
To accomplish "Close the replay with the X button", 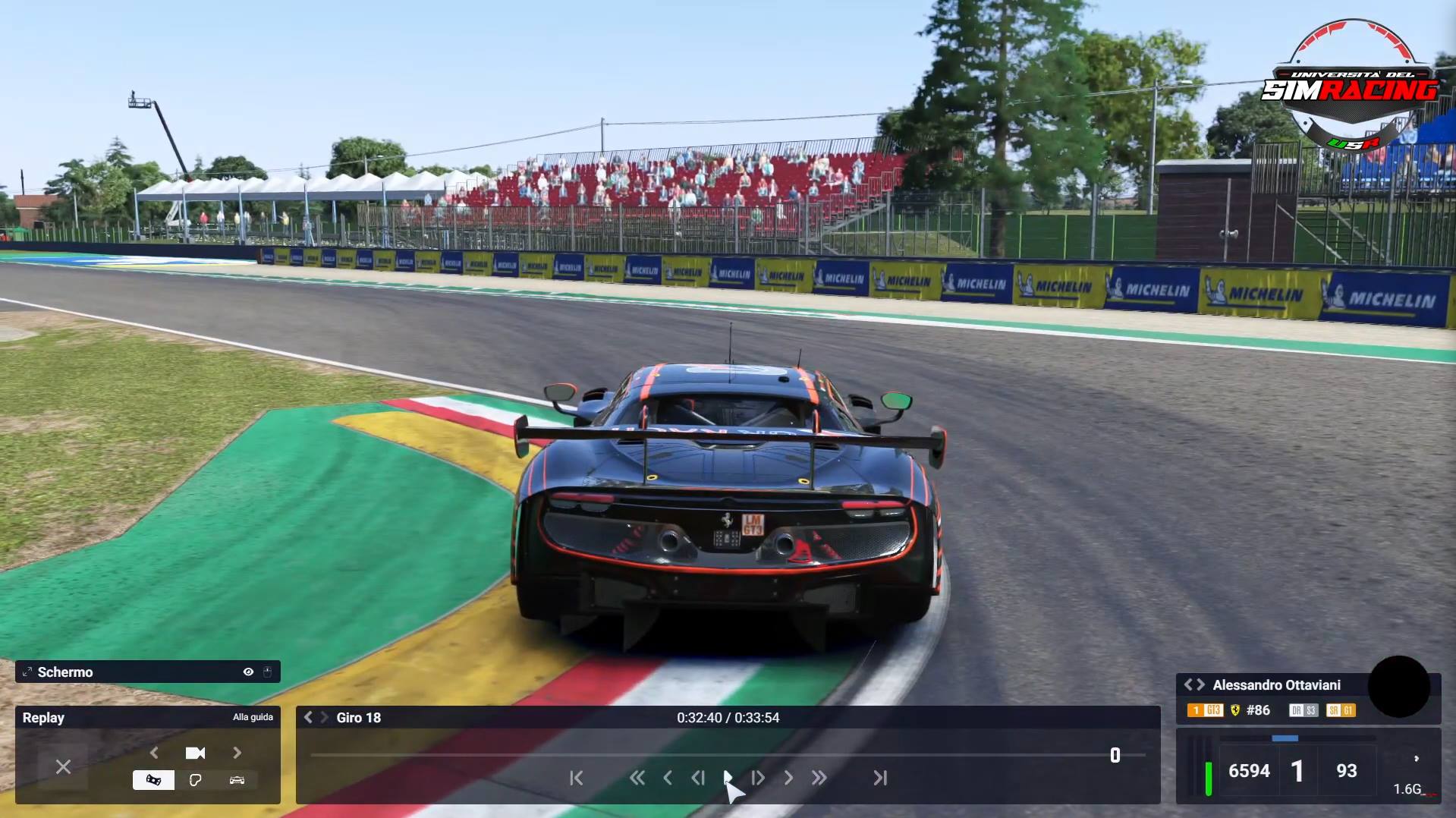I will tap(63, 767).
